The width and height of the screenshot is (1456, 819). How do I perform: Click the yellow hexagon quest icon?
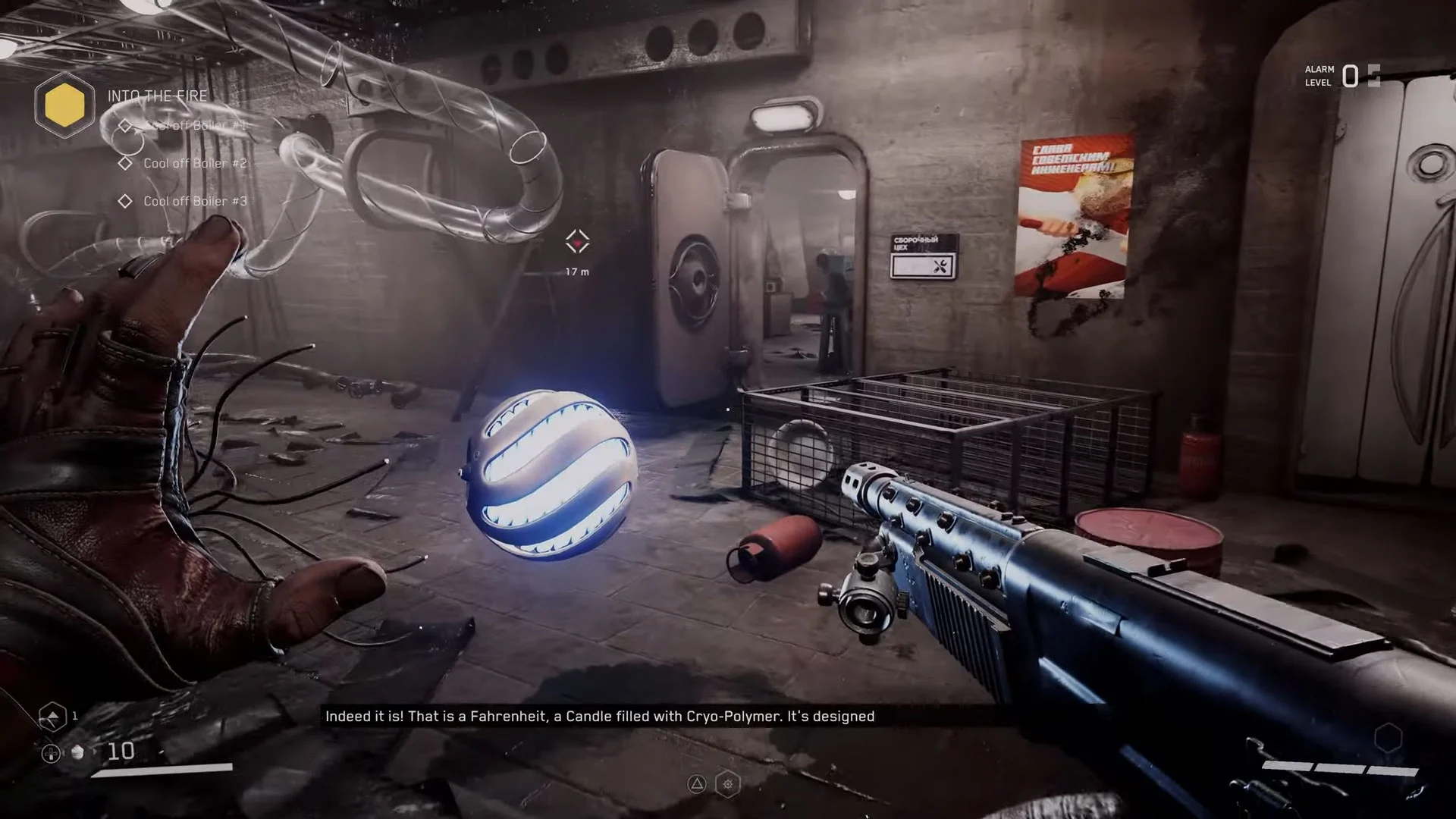pos(64,104)
